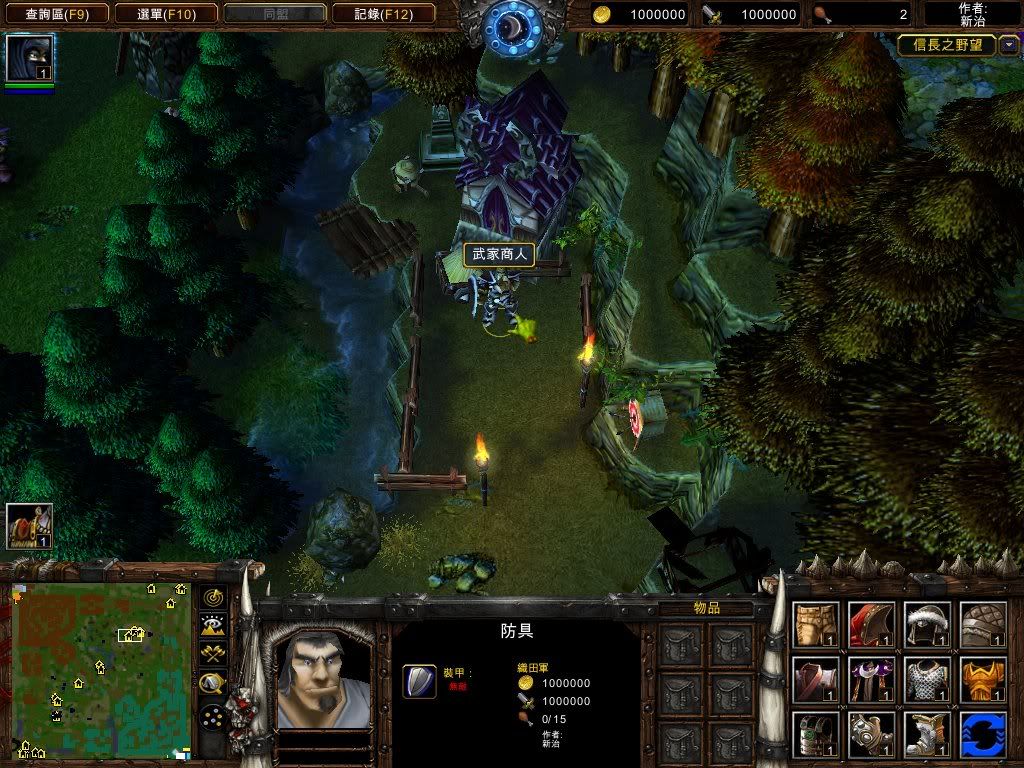The width and height of the screenshot is (1024, 768).
Task: Buy the golden orange breastplate
Action: coord(983,679)
